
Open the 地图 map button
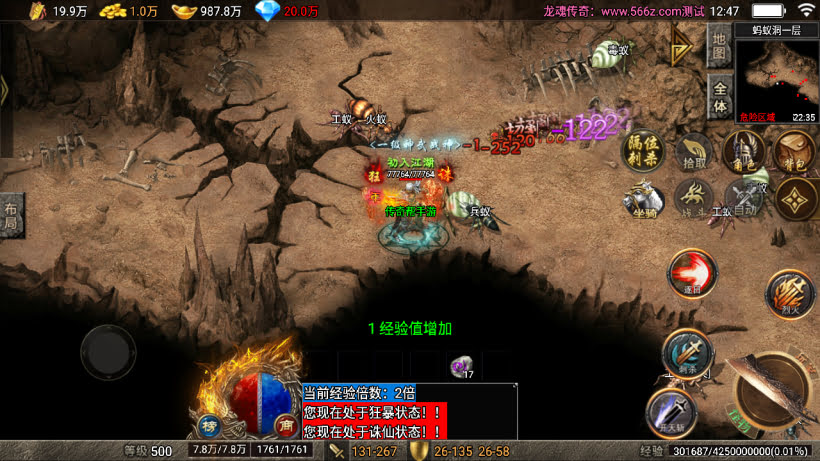(718, 46)
